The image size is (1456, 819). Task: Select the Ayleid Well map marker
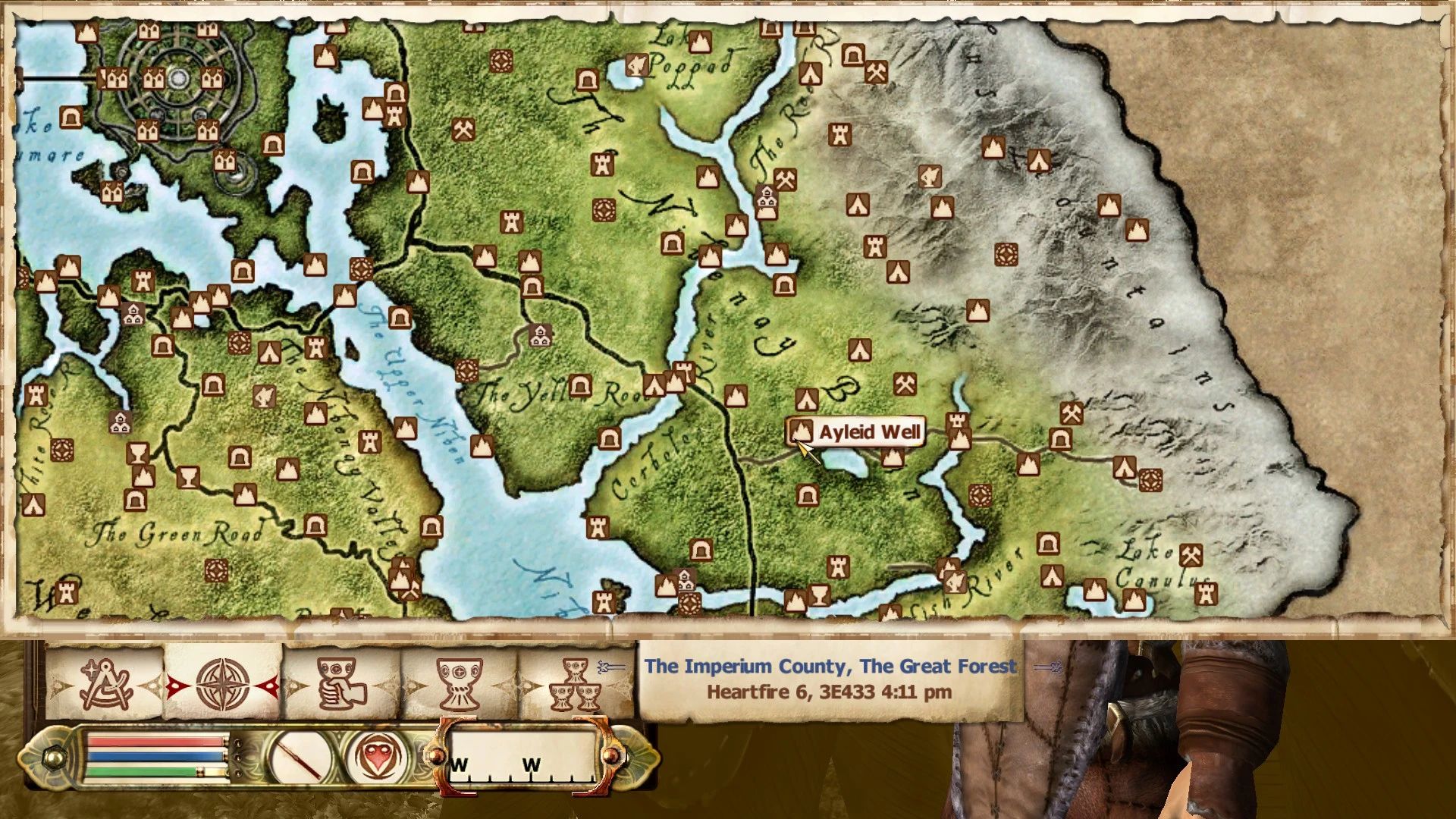(802, 431)
